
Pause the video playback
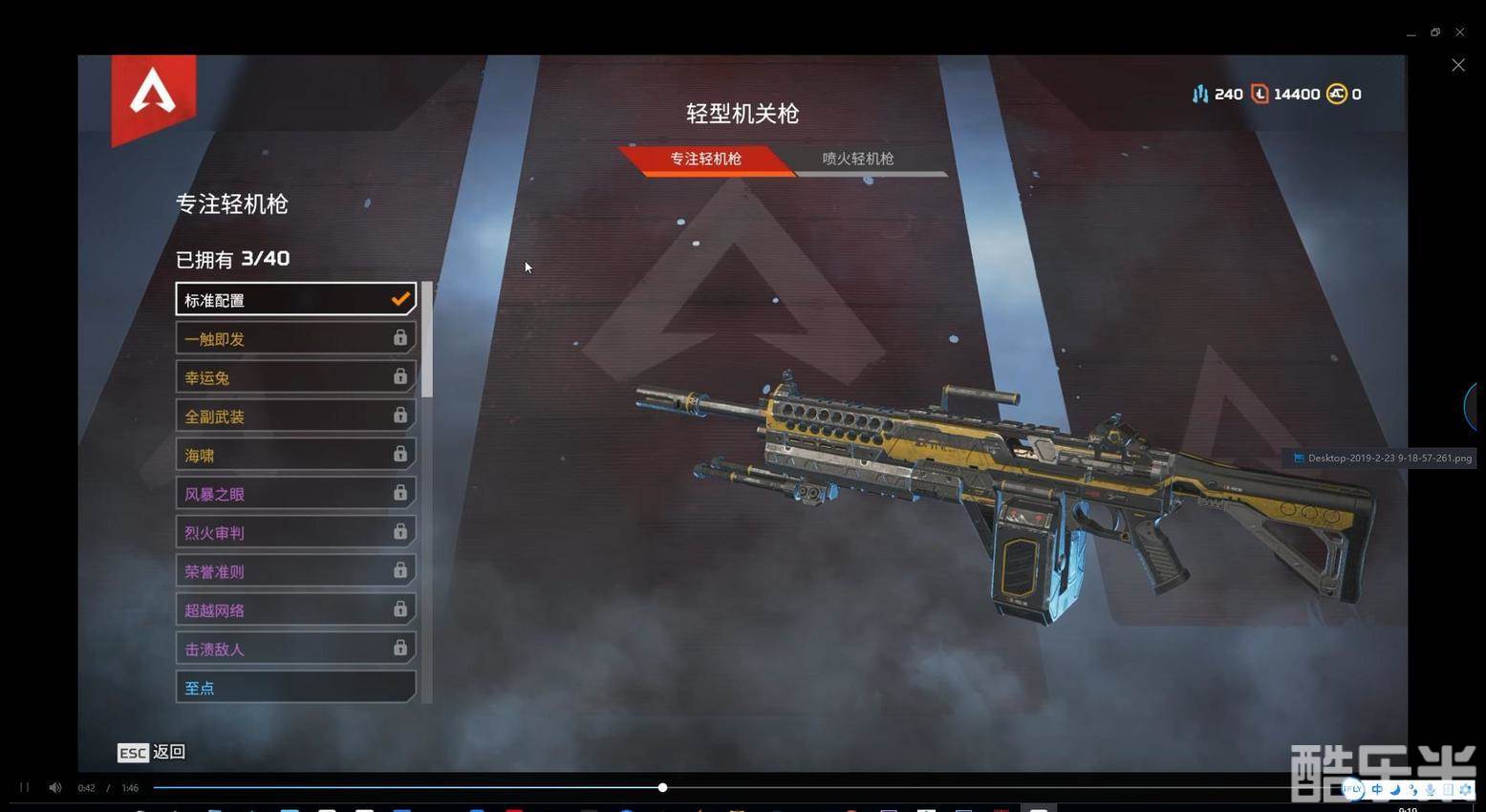click(25, 787)
